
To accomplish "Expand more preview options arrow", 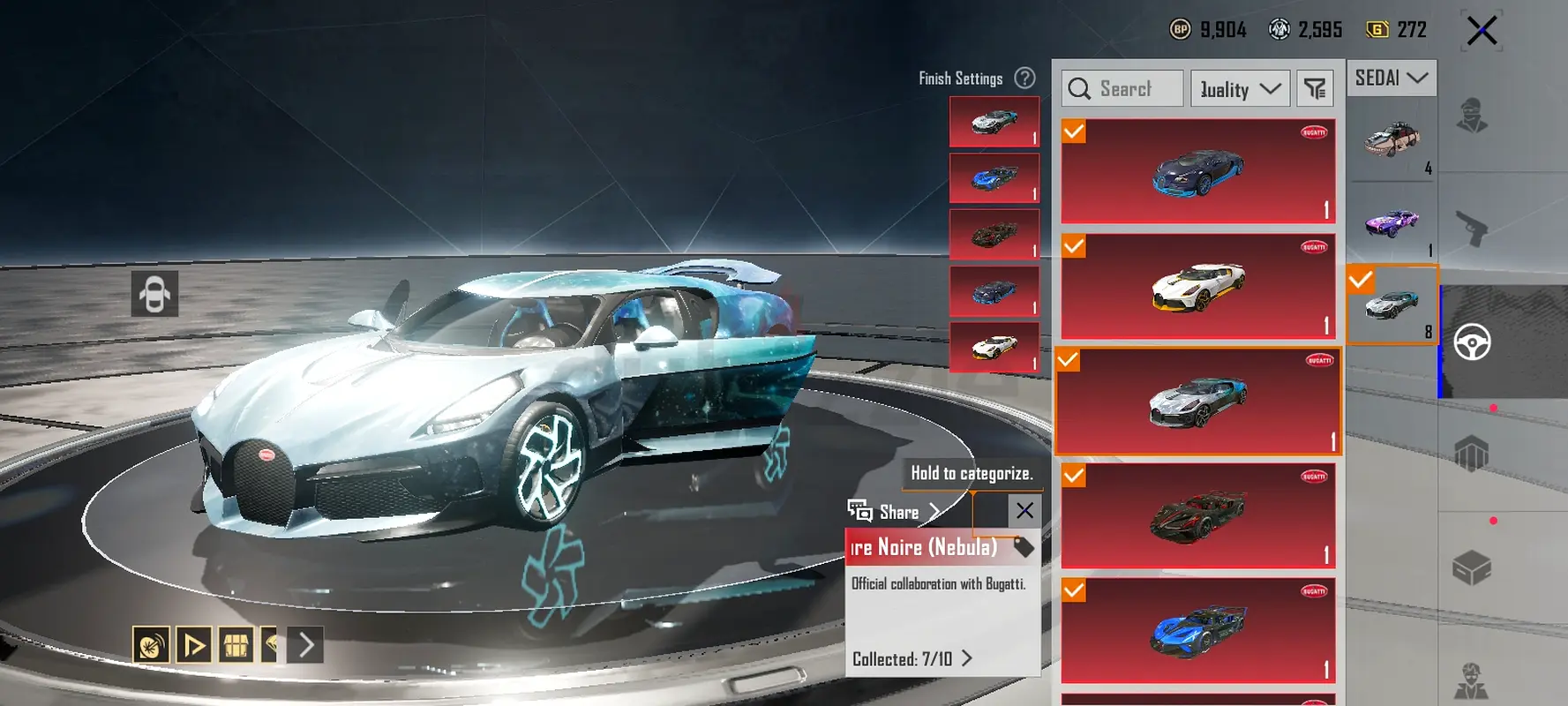I will click(x=306, y=645).
